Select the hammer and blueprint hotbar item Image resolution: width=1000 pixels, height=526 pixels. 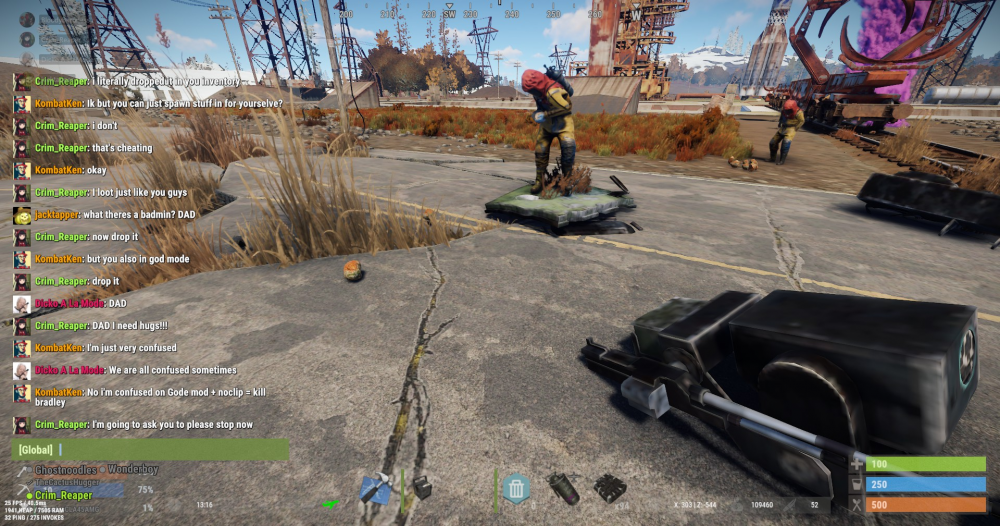click(x=375, y=489)
